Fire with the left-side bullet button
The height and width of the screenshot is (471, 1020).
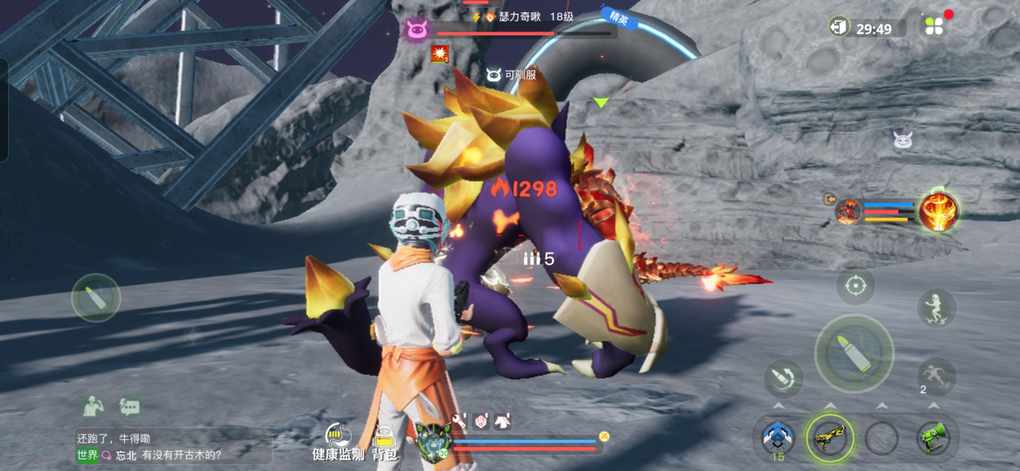[96, 297]
